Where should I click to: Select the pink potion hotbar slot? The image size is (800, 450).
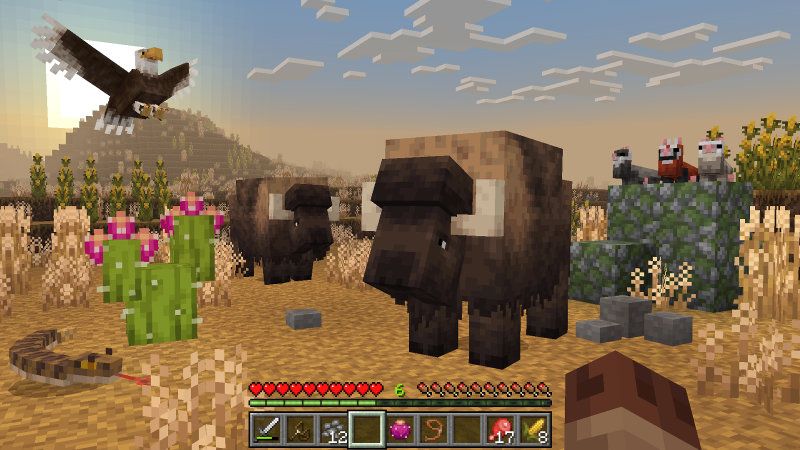point(399,430)
